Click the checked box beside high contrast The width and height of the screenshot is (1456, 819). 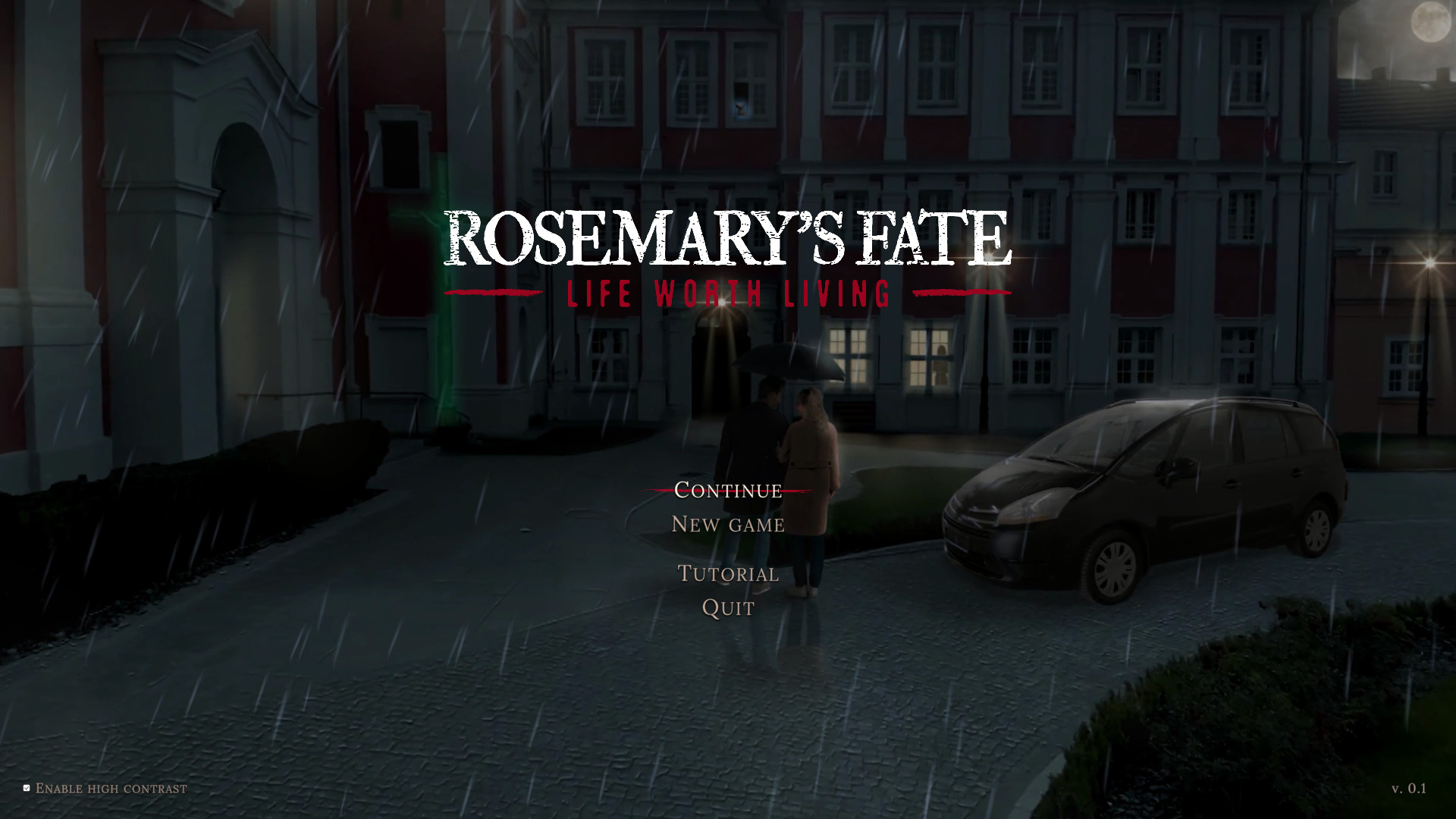pyautogui.click(x=25, y=787)
